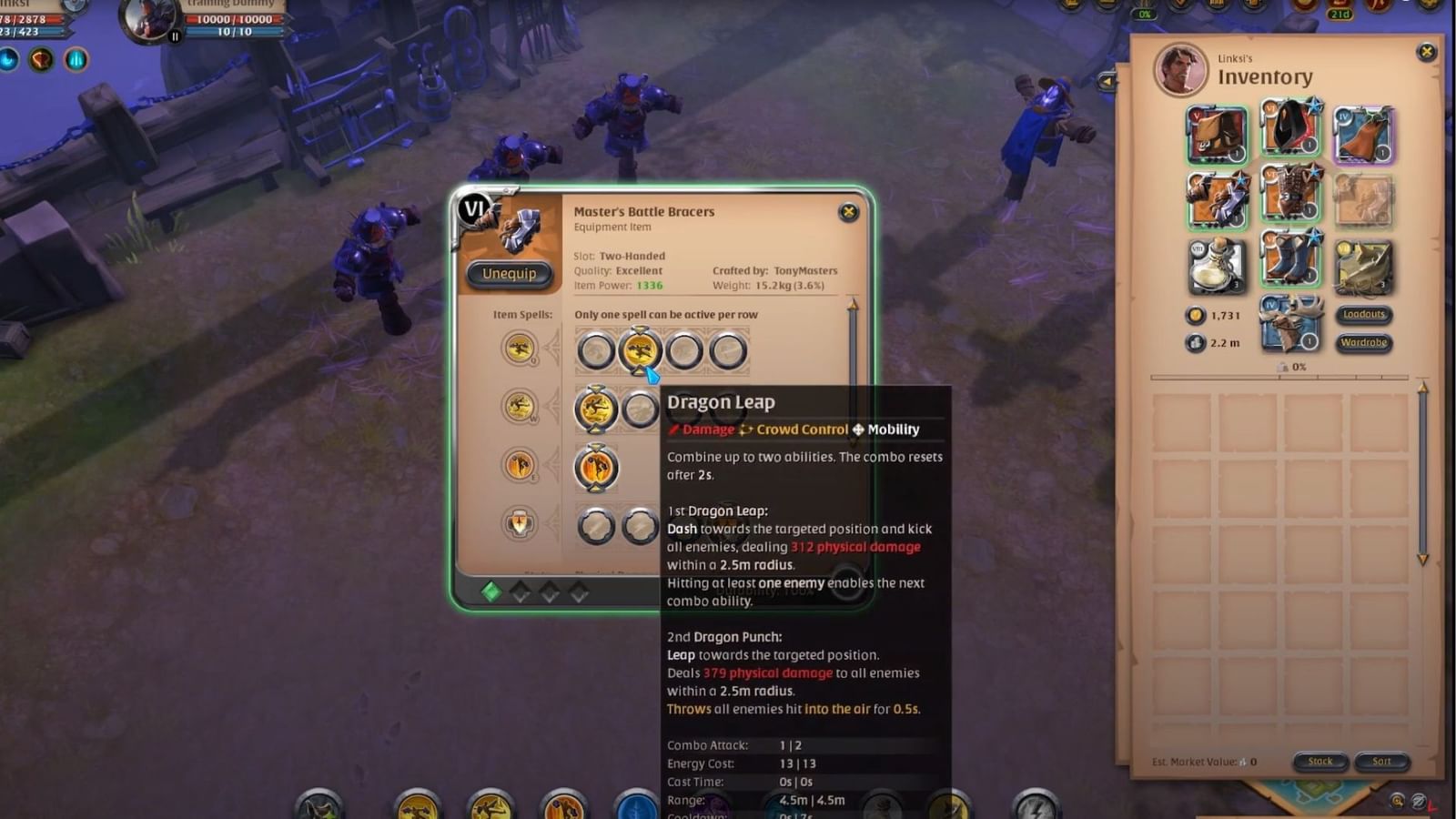
Task: Select the highlighted Dragon Leap spell in the Q row
Action: (x=642, y=350)
